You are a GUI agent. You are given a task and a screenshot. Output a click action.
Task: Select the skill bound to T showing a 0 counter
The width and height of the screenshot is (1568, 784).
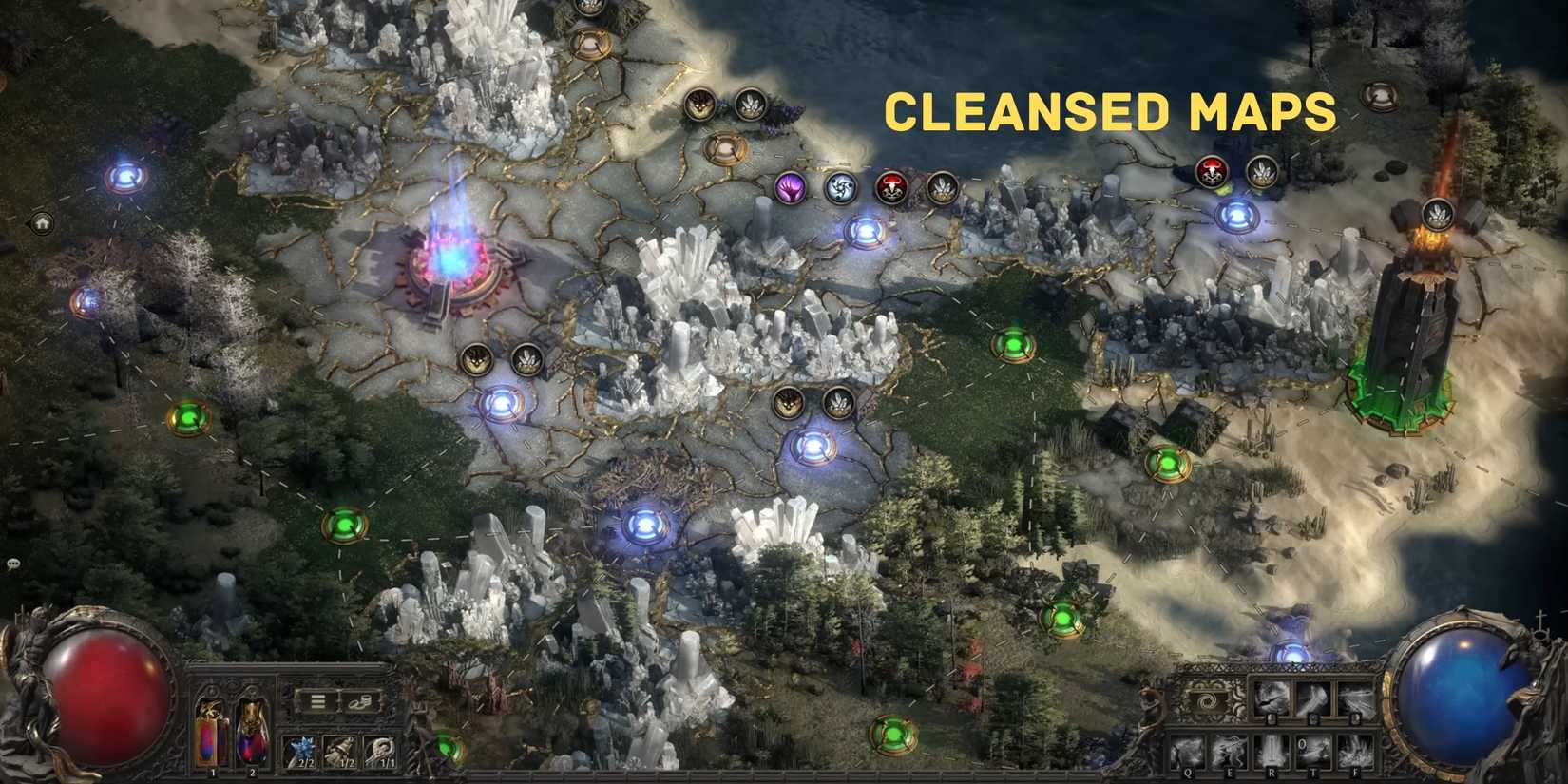pos(1313,747)
